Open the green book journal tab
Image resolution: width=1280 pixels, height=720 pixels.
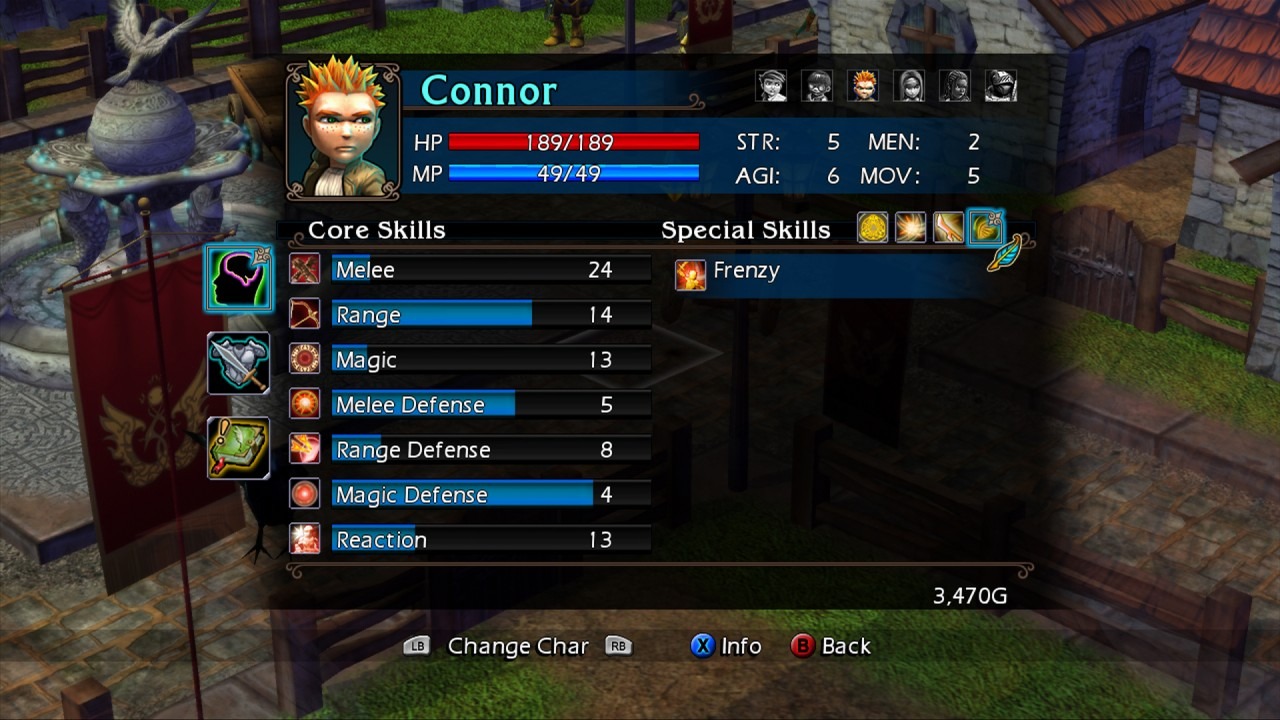[239, 448]
